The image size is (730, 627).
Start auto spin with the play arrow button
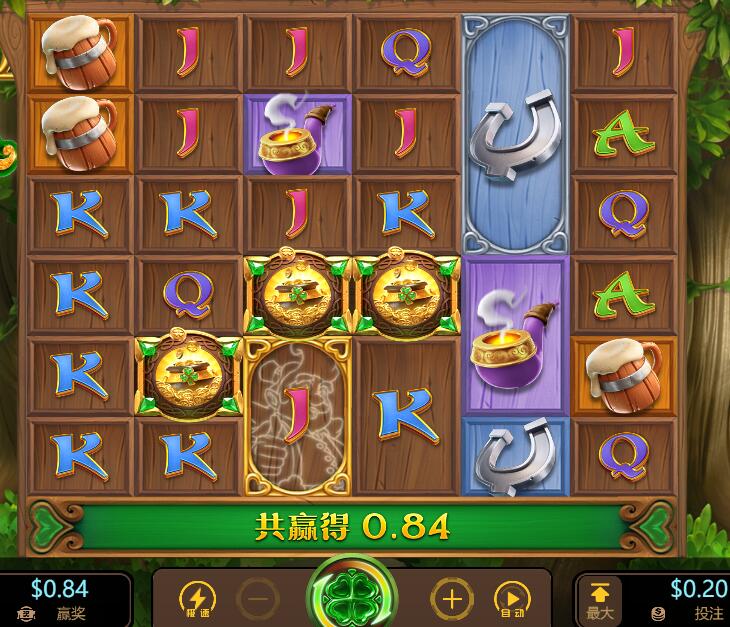point(511,600)
